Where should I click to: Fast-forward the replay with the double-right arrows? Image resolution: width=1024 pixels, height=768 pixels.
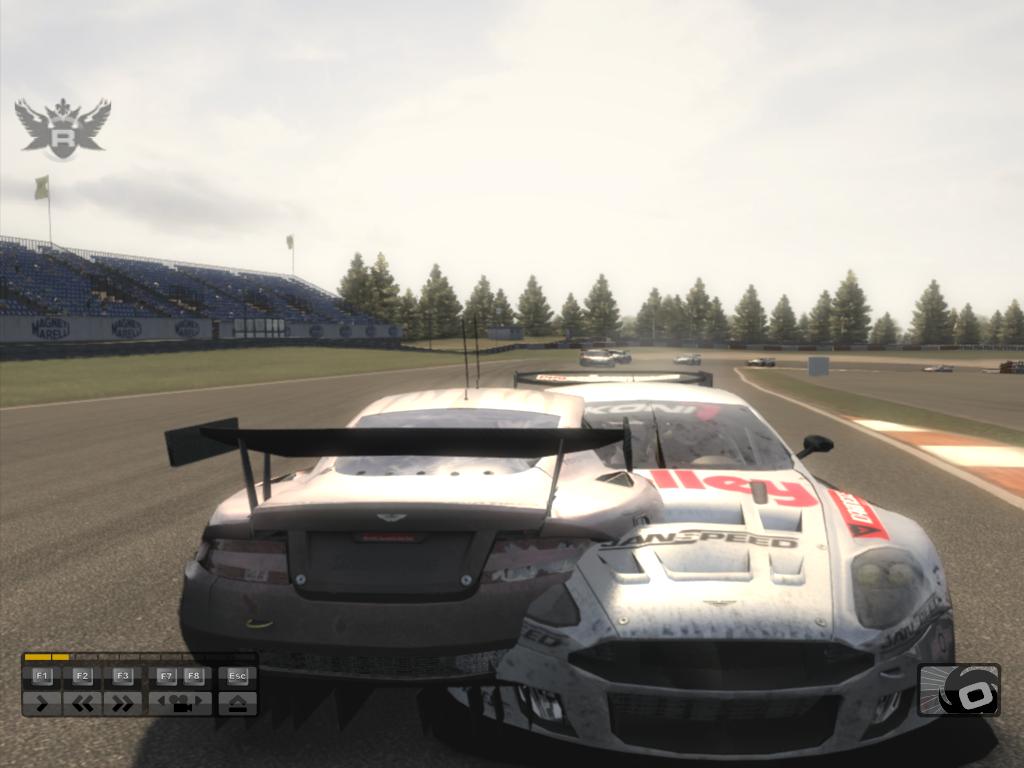coord(123,703)
